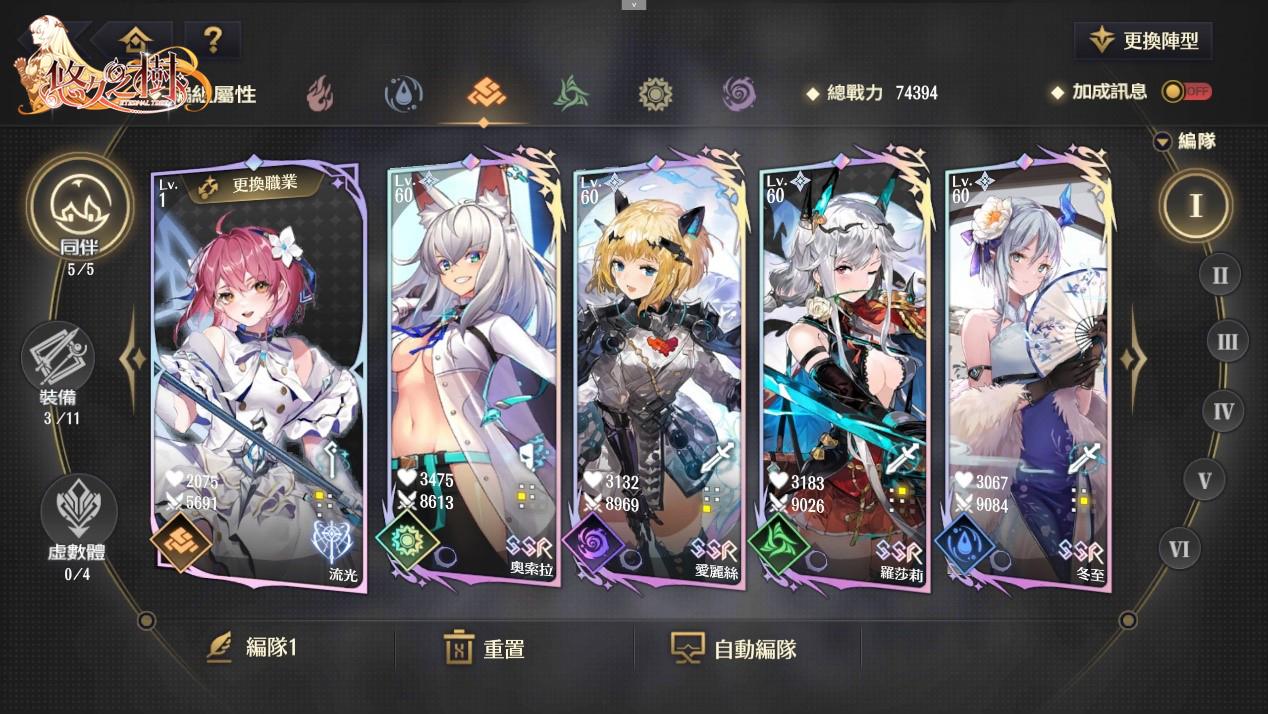Switch to team slot II
1268x714 pixels.
click(1219, 274)
